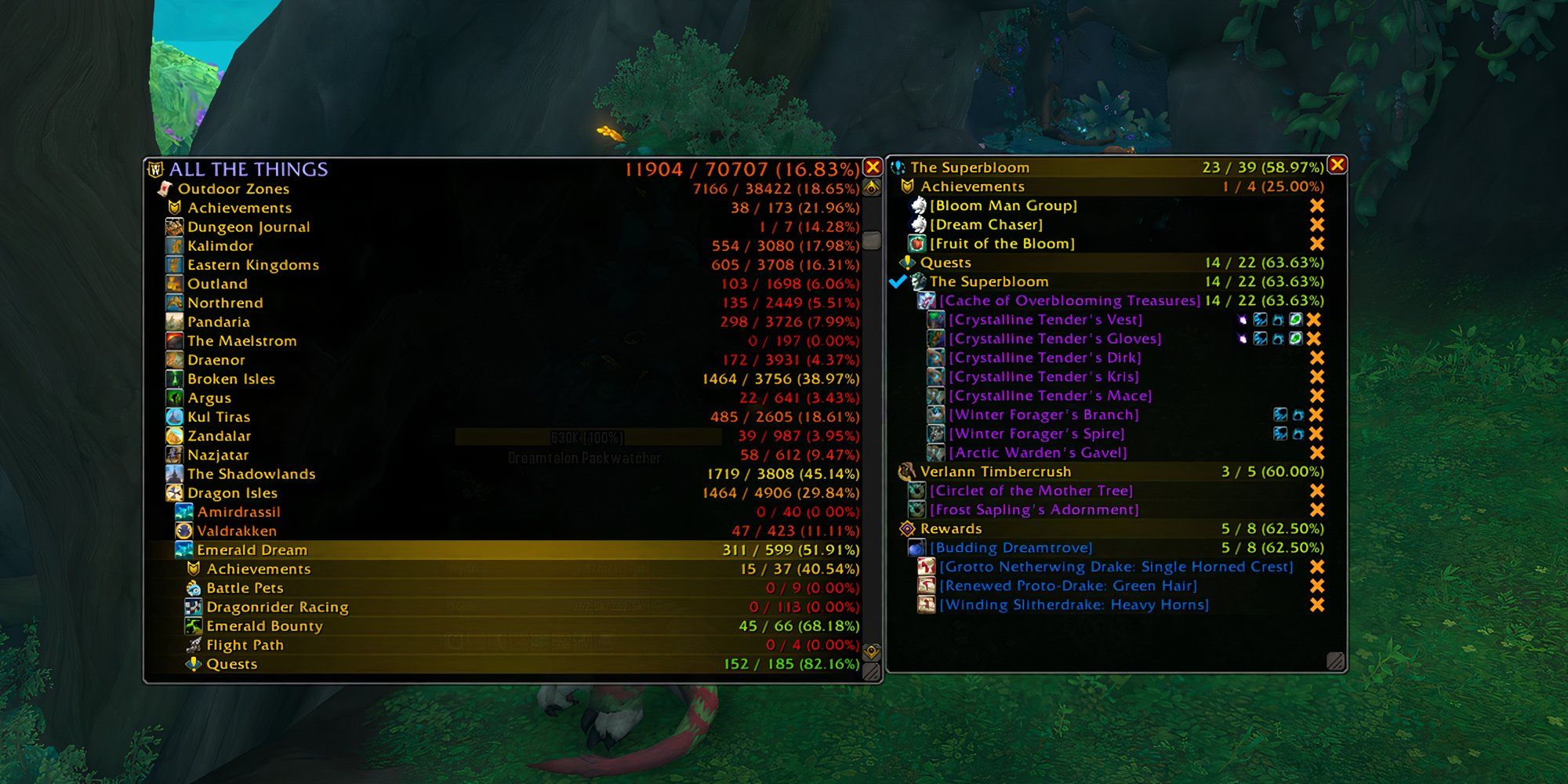Select the Crystalline Tender's Vest item icon
The height and width of the screenshot is (784, 1568).
(935, 318)
